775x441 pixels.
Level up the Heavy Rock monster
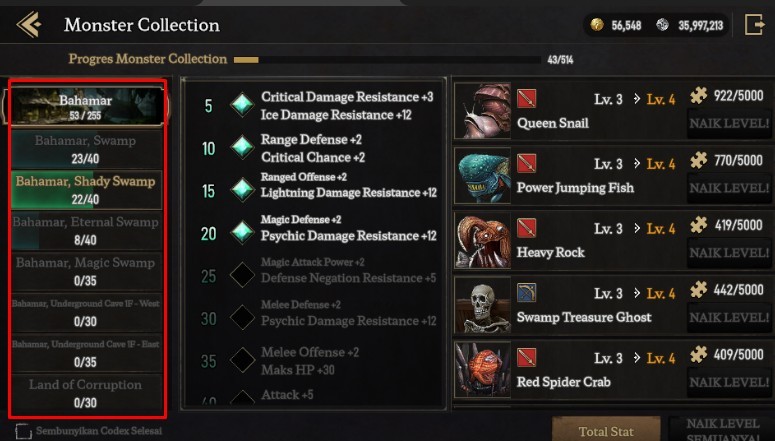tap(727, 253)
